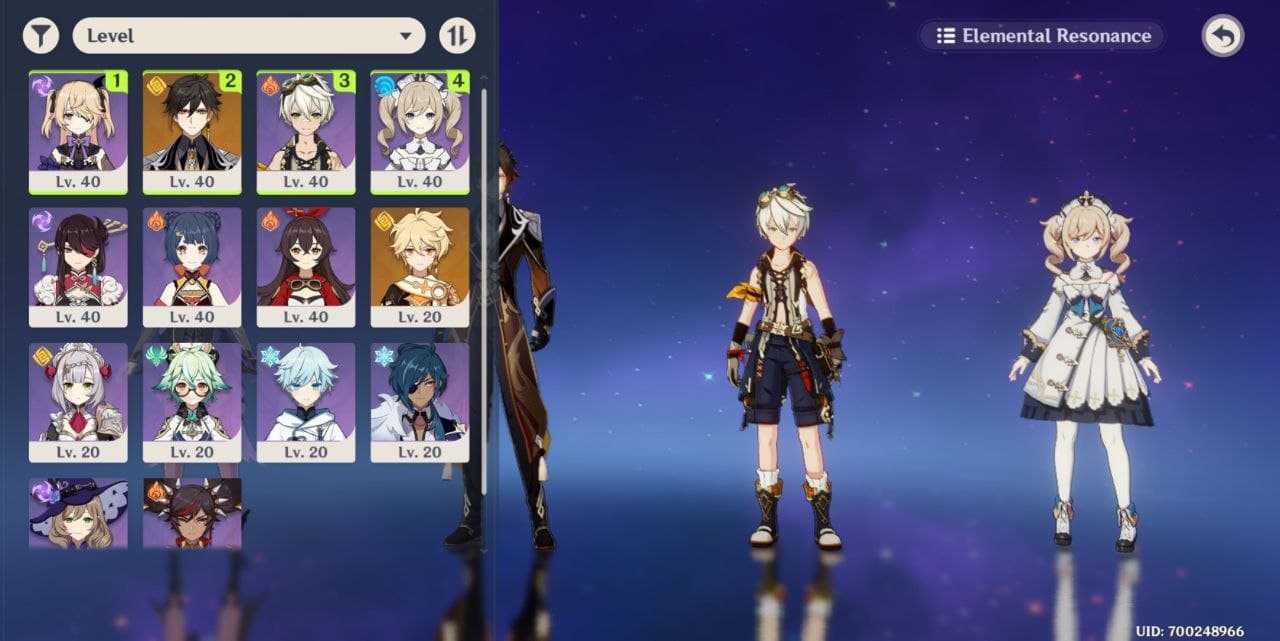Select Lisa's purple witch hat portrait
The height and width of the screenshot is (641, 1280).
[78, 513]
